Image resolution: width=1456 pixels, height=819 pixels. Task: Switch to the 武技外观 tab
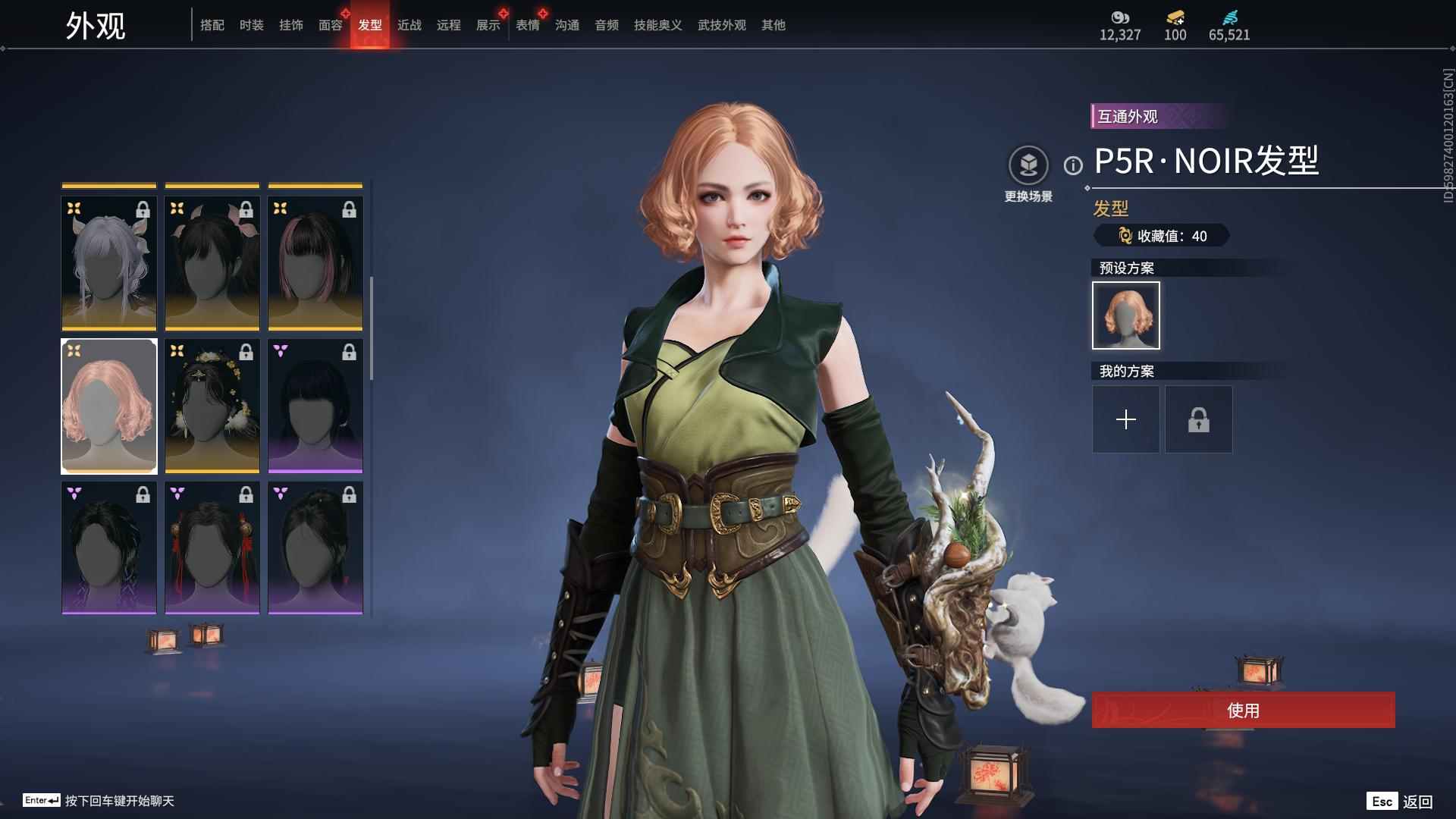click(721, 25)
